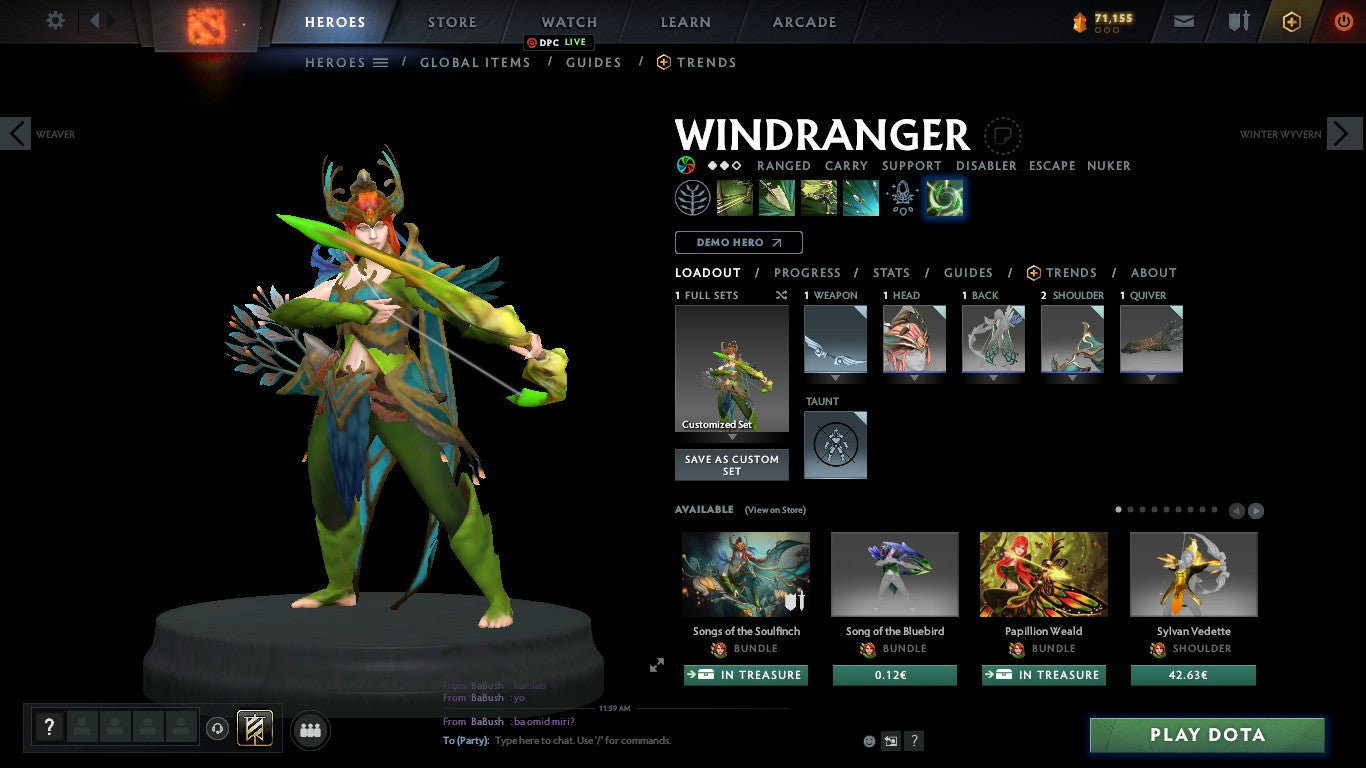Toggle the talent tree icon for Windranger
This screenshot has width=1366, height=768.
click(693, 197)
